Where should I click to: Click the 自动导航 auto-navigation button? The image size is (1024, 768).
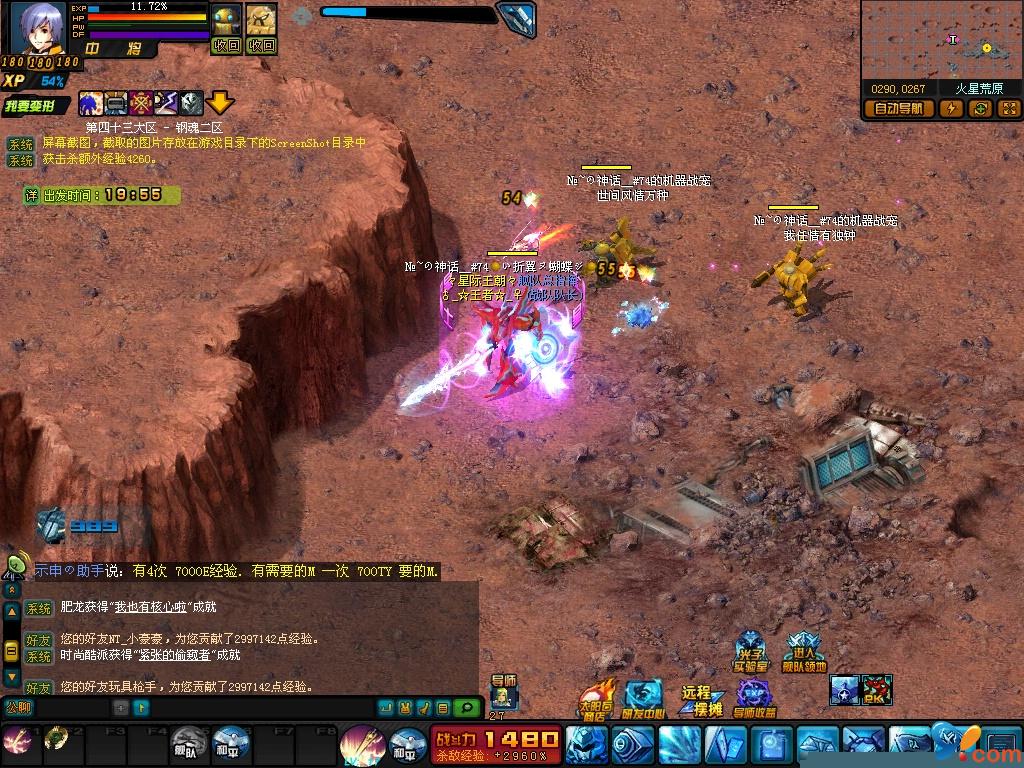coord(899,108)
